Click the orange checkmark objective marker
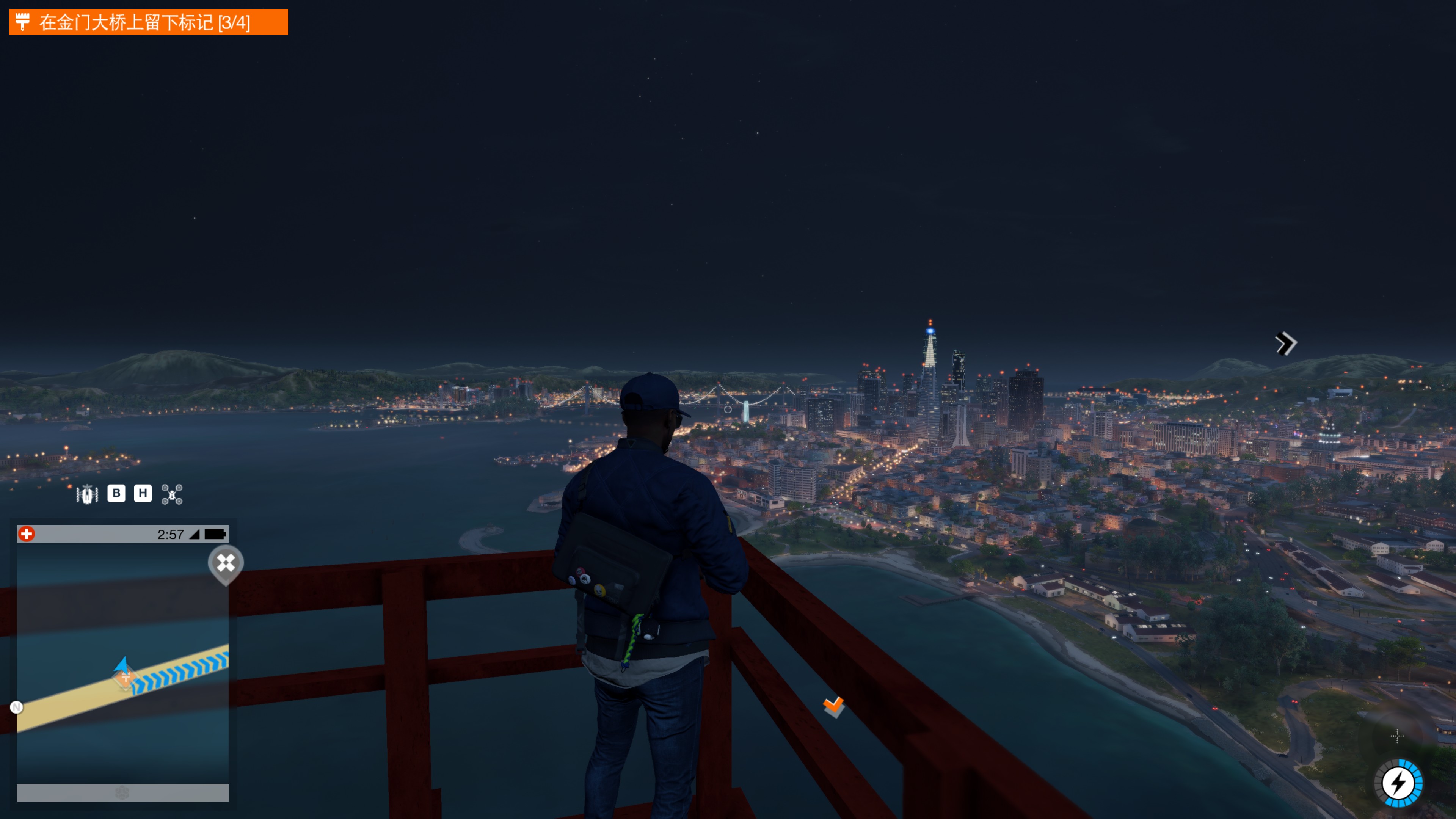The image size is (1456, 819). pos(834,705)
